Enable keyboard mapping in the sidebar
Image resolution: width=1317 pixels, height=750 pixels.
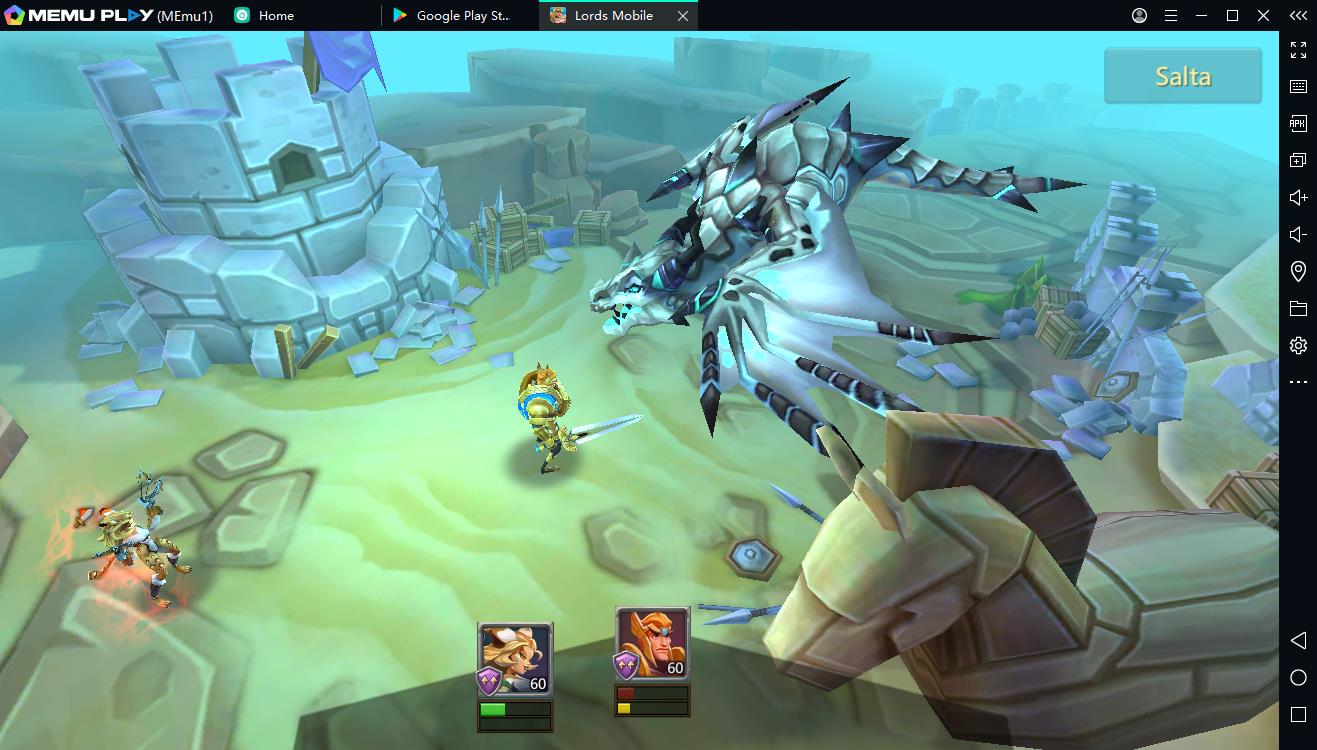tap(1298, 86)
